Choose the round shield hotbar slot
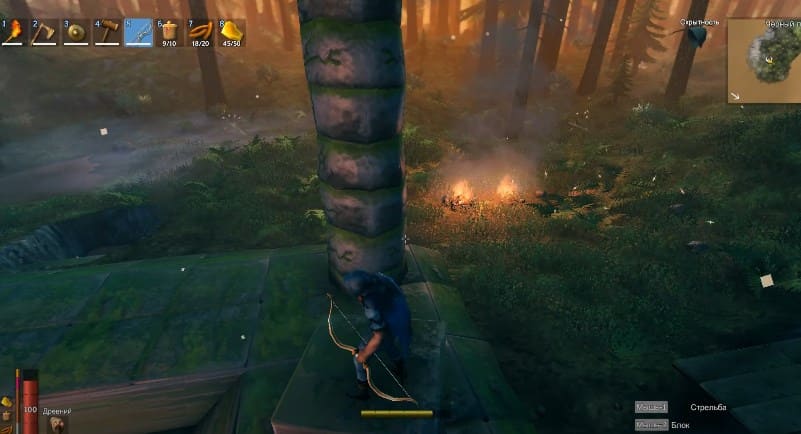The width and height of the screenshot is (801, 434). (x=77, y=33)
